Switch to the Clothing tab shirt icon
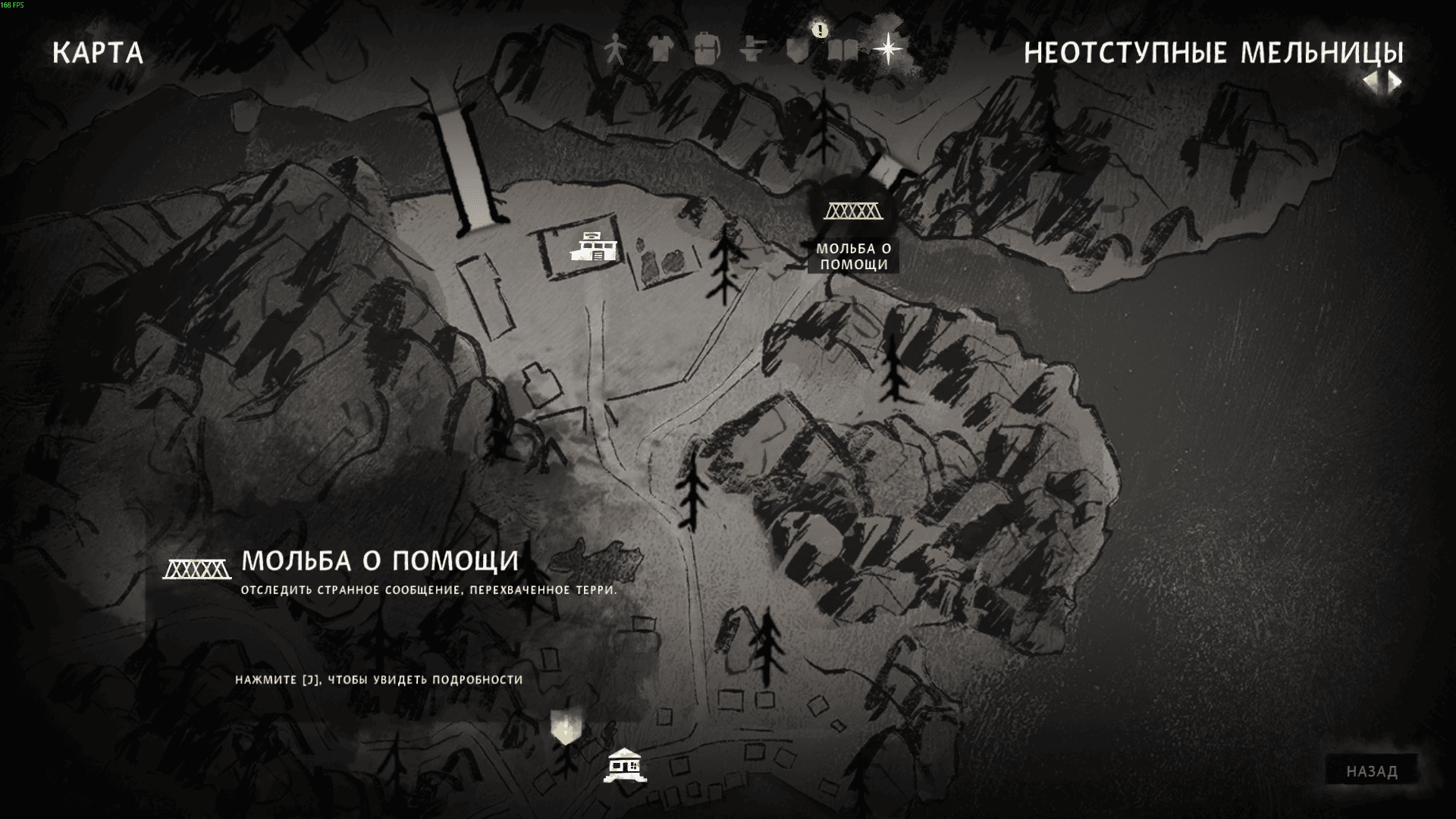1456x819 pixels. click(x=661, y=50)
